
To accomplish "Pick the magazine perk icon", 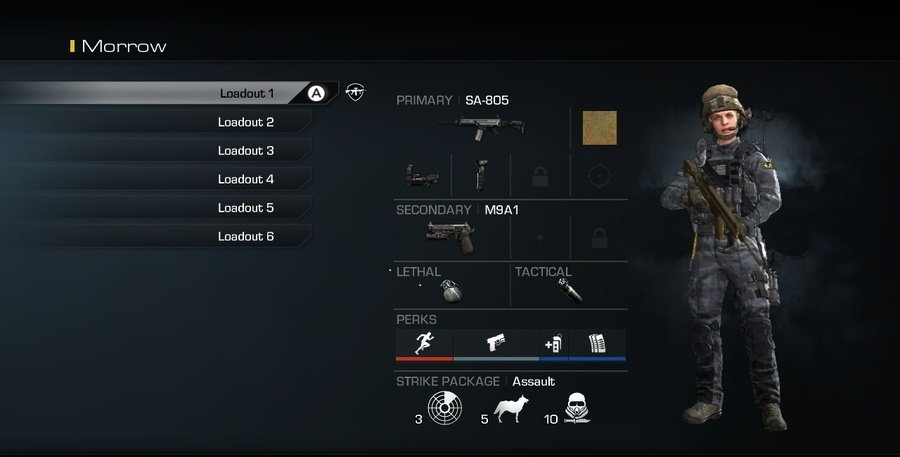I will 597,342.
